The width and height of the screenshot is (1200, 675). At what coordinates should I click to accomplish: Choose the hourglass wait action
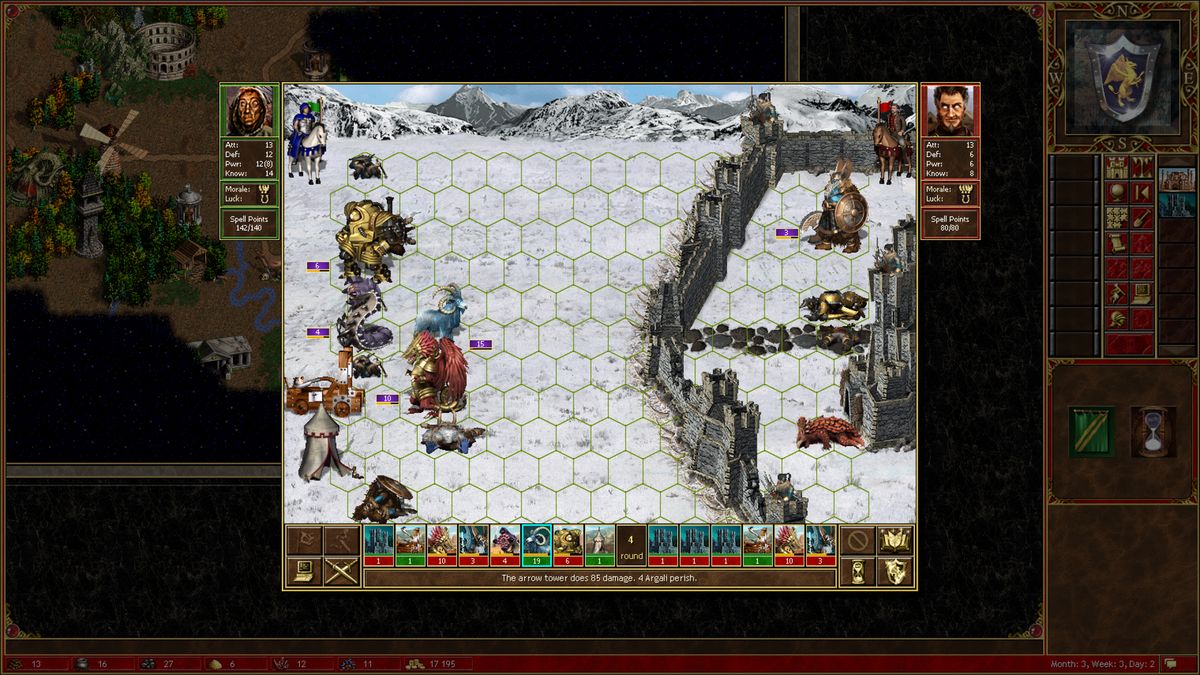tap(857, 572)
